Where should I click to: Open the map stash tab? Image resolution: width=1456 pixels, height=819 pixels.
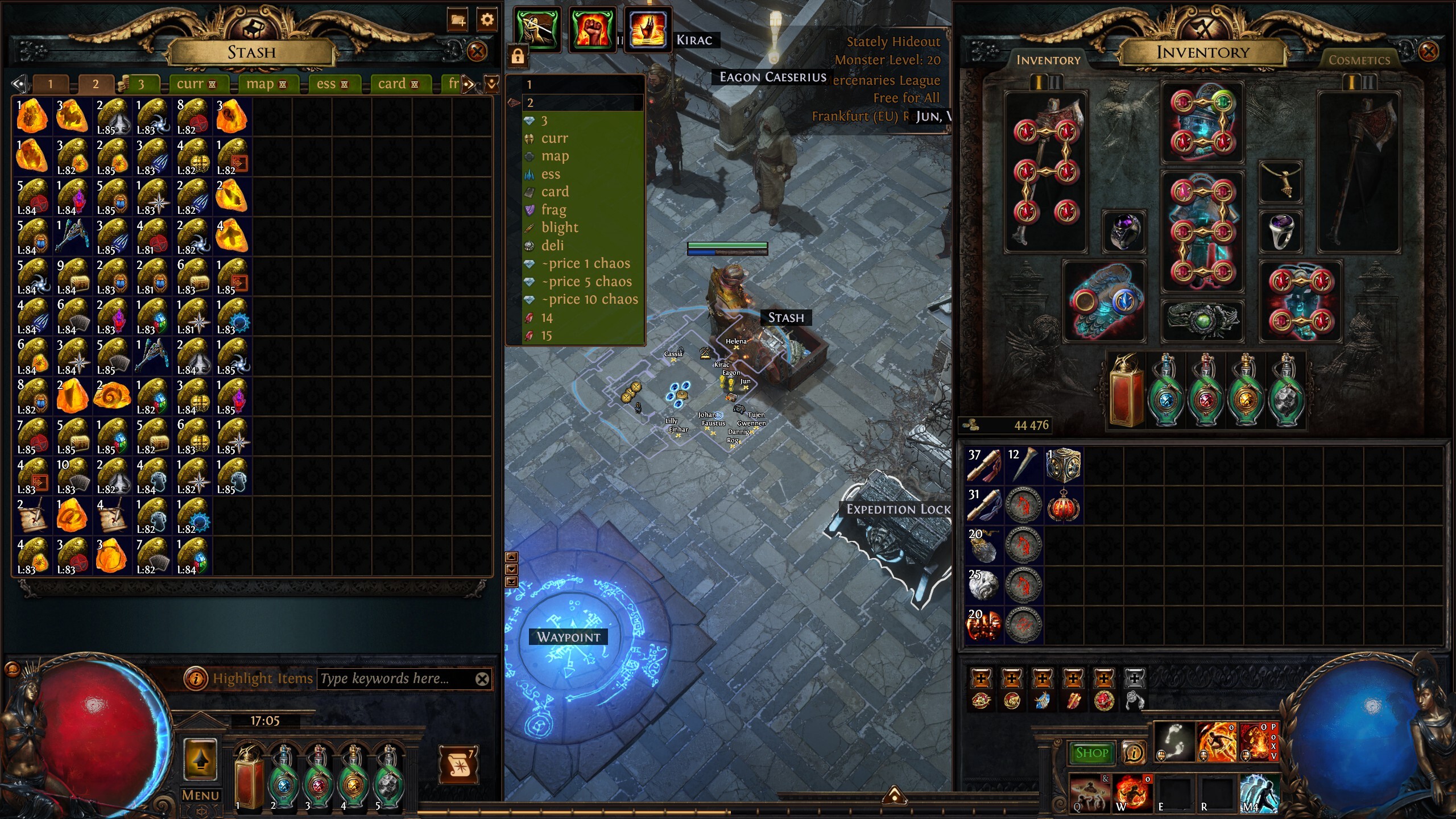point(266,84)
